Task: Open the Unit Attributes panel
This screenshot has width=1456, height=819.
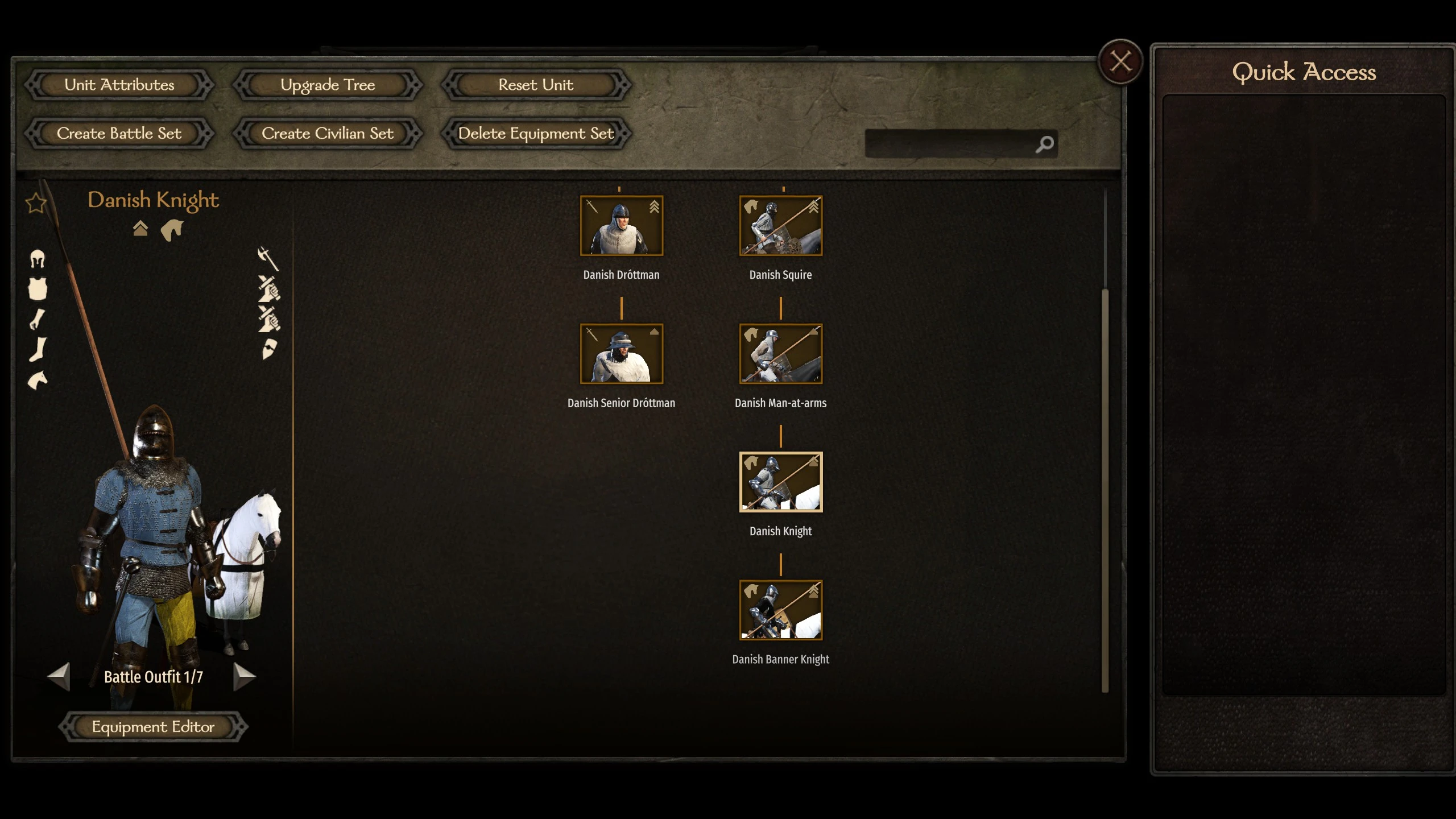Action: 119,85
